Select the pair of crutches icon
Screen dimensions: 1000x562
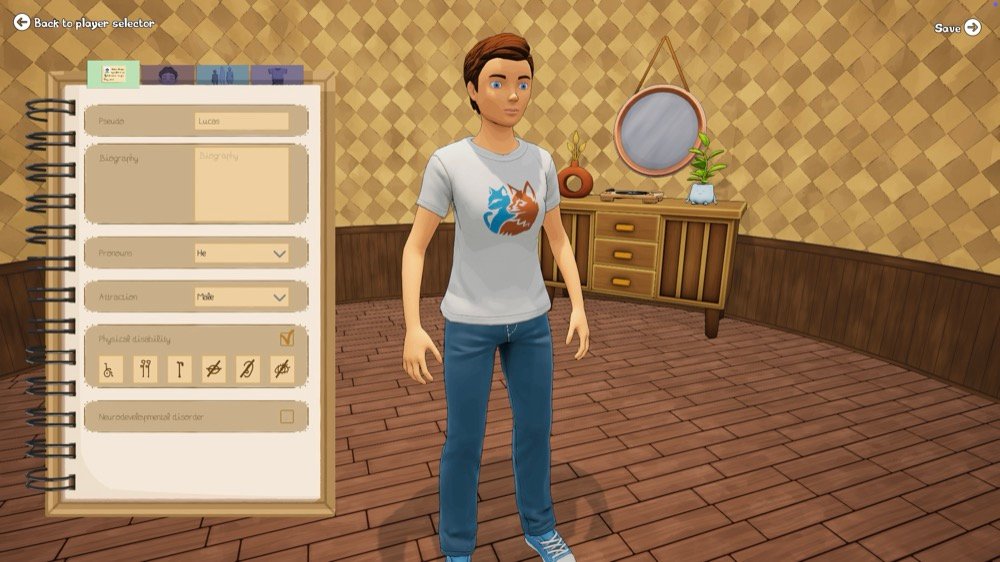coord(145,370)
